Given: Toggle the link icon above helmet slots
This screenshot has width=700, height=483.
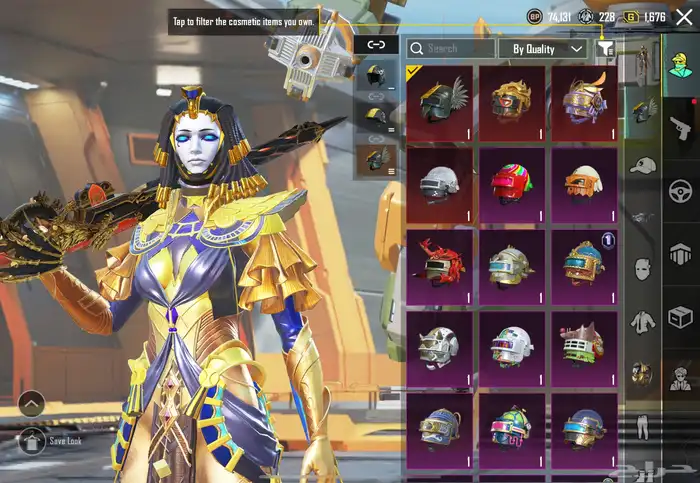Looking at the screenshot, I should pos(376,44).
